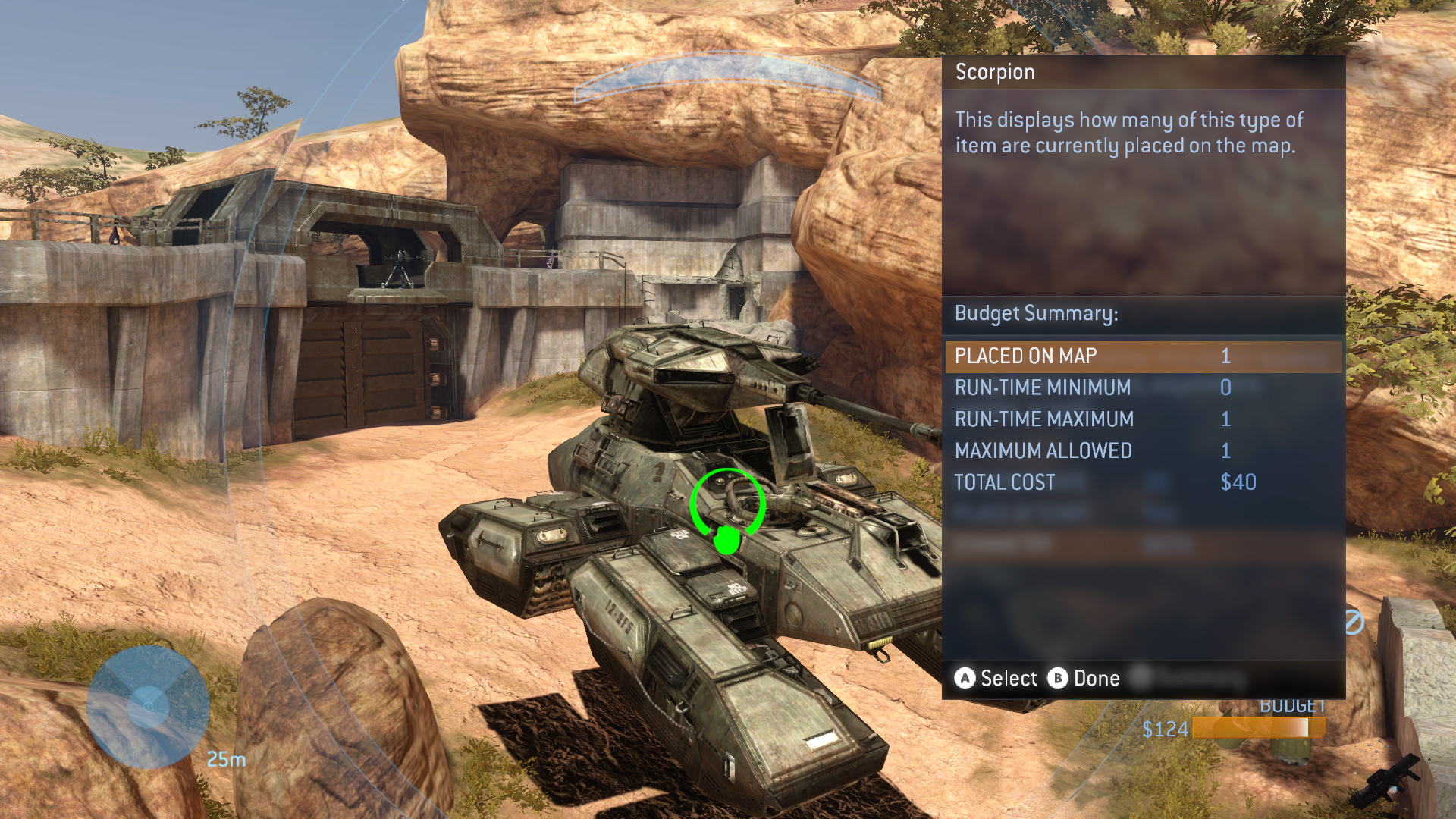This screenshot has height=819, width=1456.
Task: Select the PLACED ON MAP row
Action: pos(1142,356)
